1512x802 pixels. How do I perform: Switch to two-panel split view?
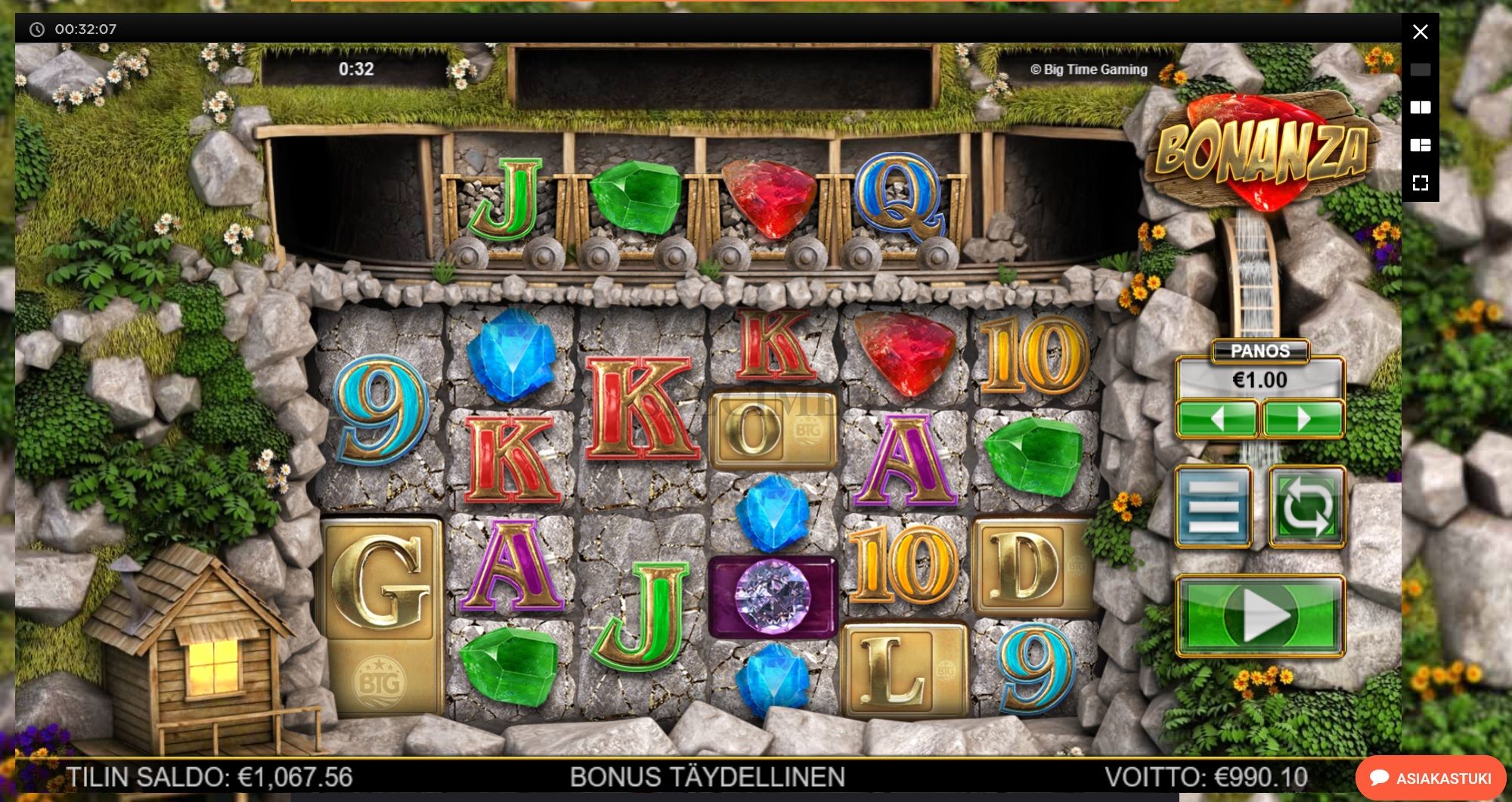tap(1421, 107)
